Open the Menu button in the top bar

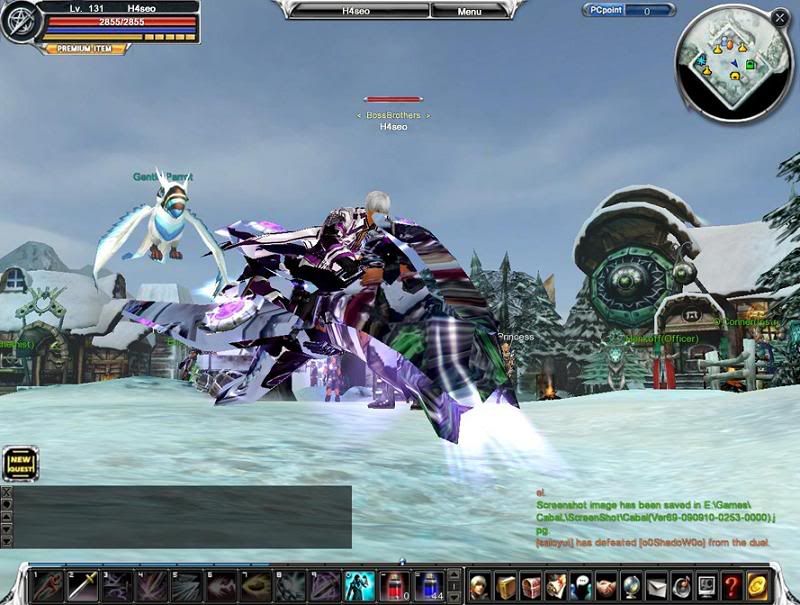[x=469, y=11]
